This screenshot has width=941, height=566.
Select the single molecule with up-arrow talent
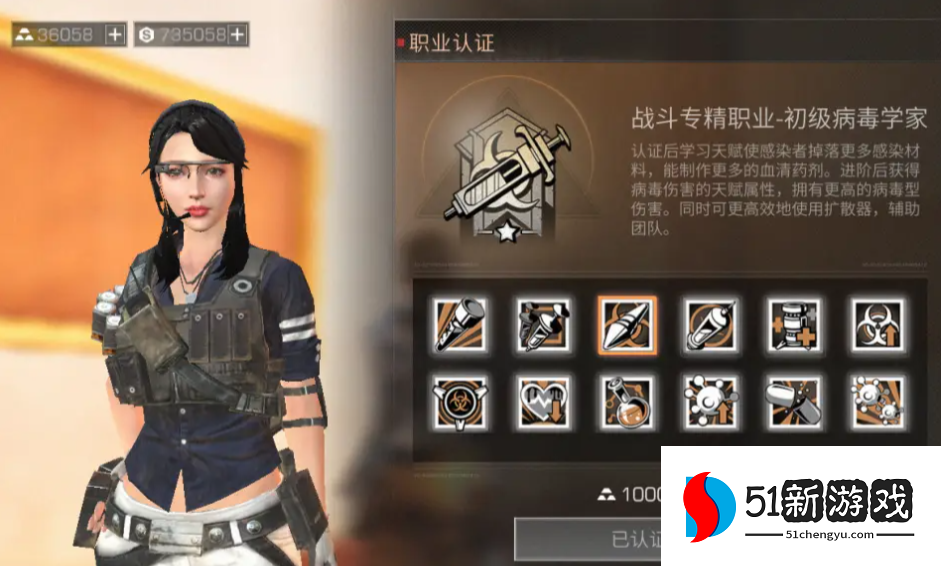[x=711, y=402]
